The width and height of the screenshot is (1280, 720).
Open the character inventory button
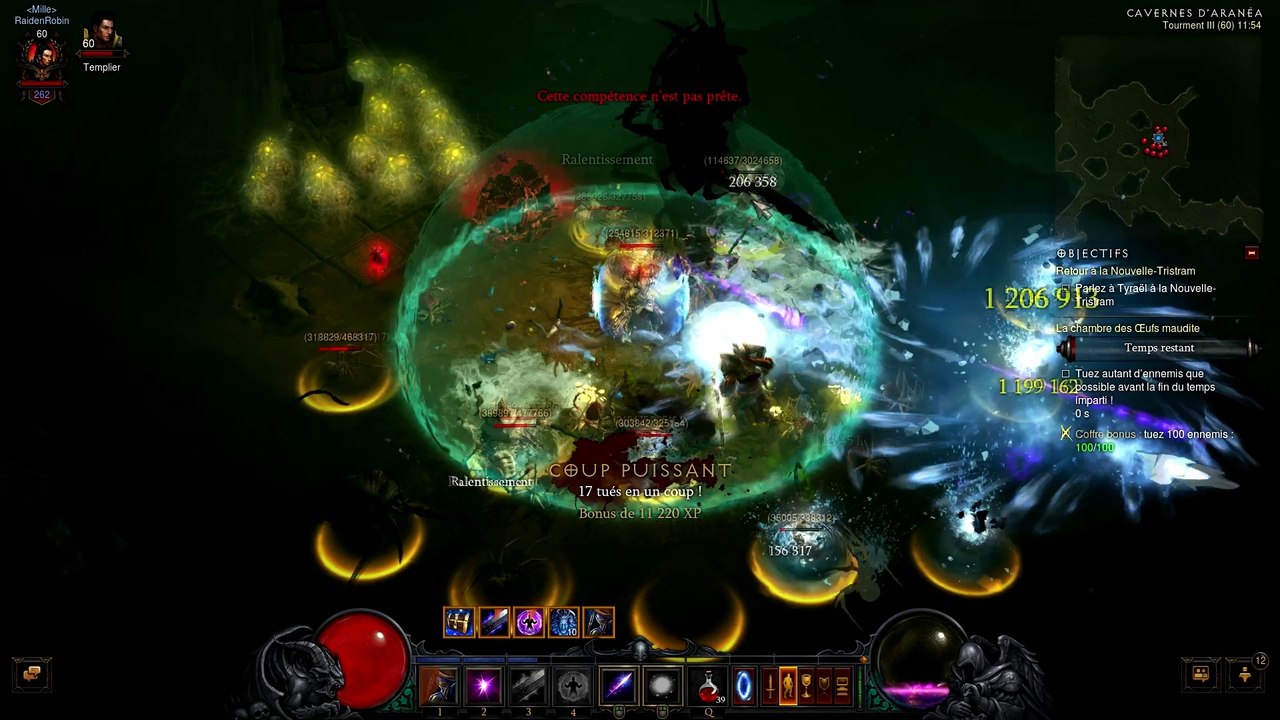click(788, 686)
